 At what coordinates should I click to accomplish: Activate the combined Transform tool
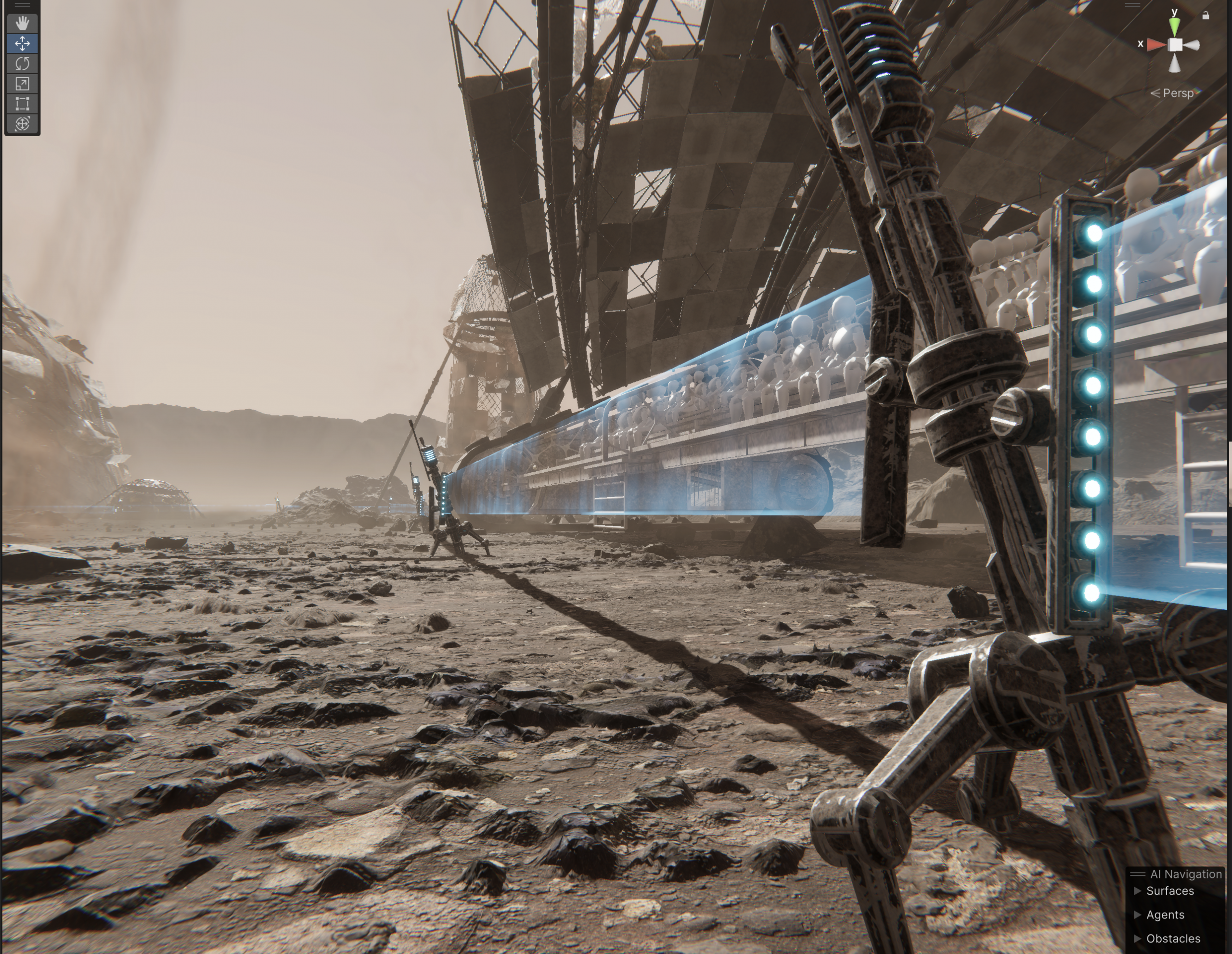point(23,124)
